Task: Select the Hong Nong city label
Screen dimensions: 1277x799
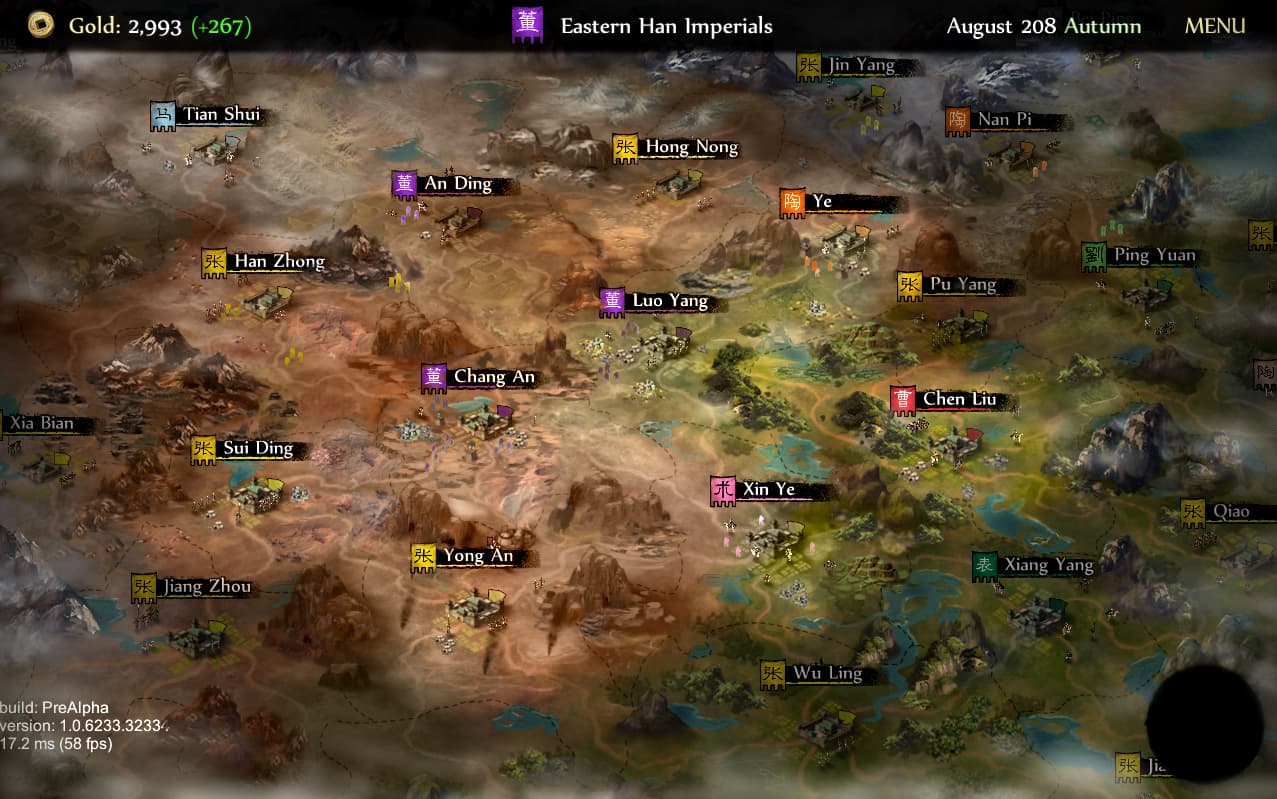Action: (691, 147)
